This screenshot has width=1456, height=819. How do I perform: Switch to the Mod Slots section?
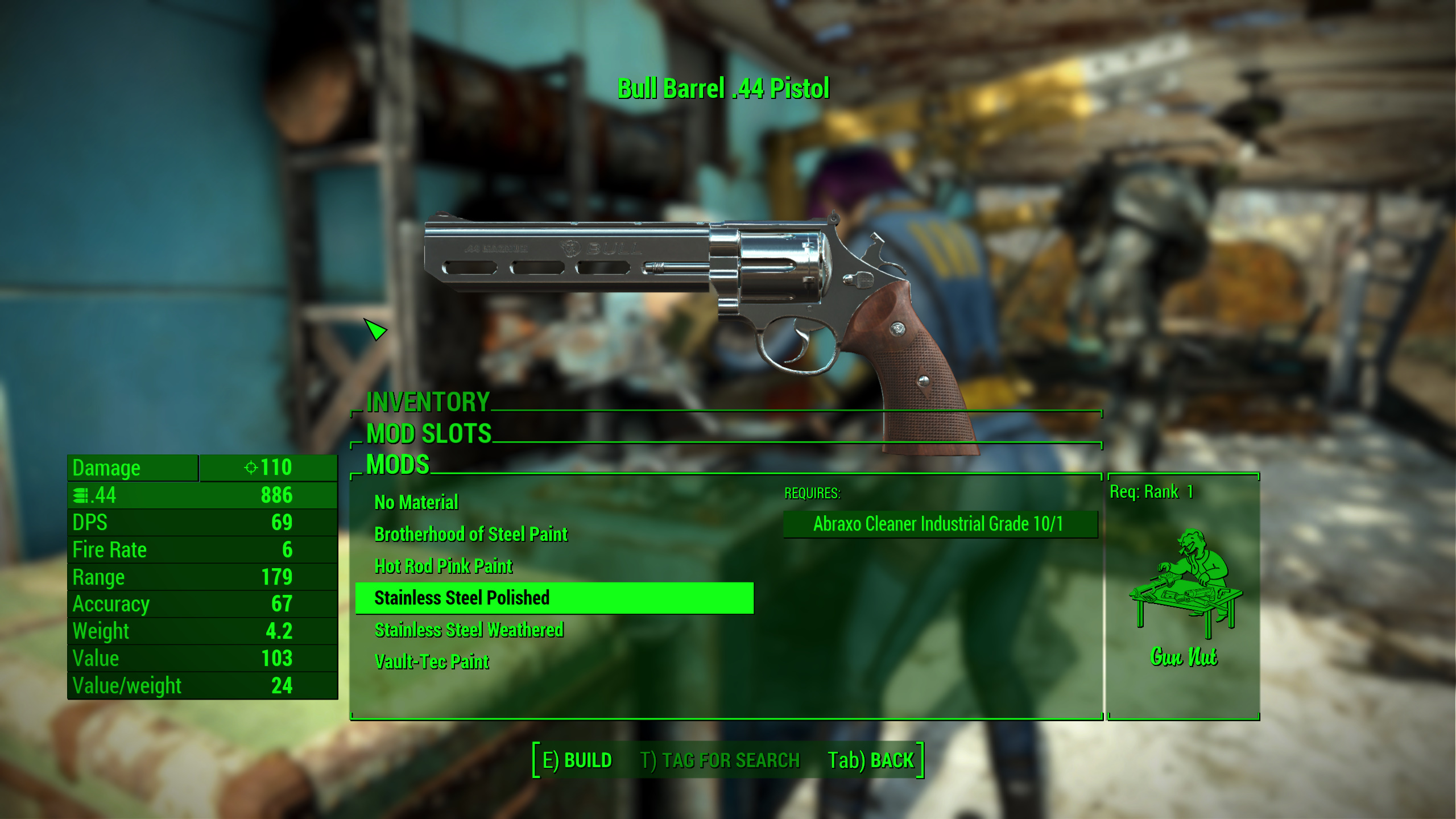[429, 433]
